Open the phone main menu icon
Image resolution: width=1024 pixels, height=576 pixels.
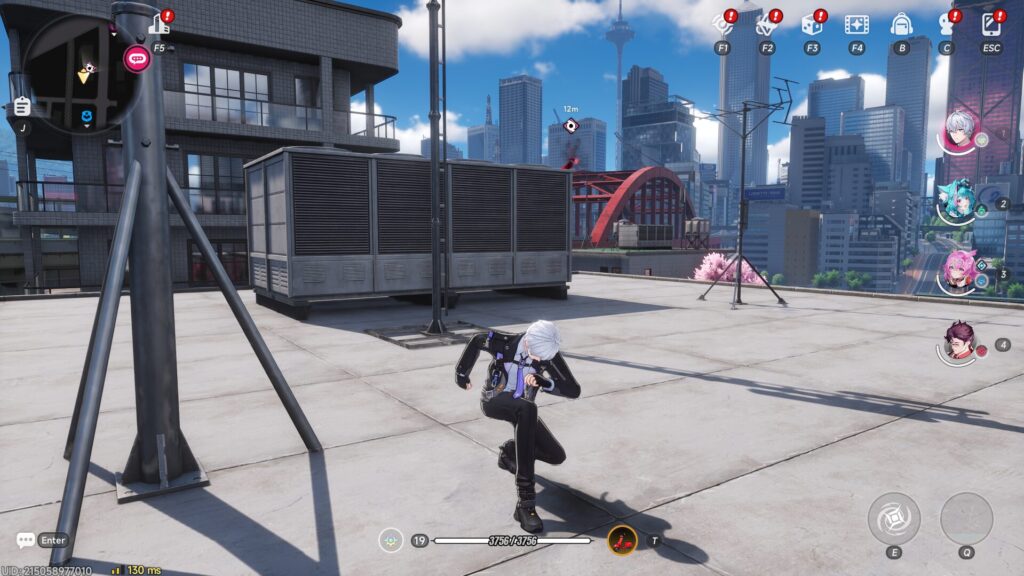[x=991, y=24]
